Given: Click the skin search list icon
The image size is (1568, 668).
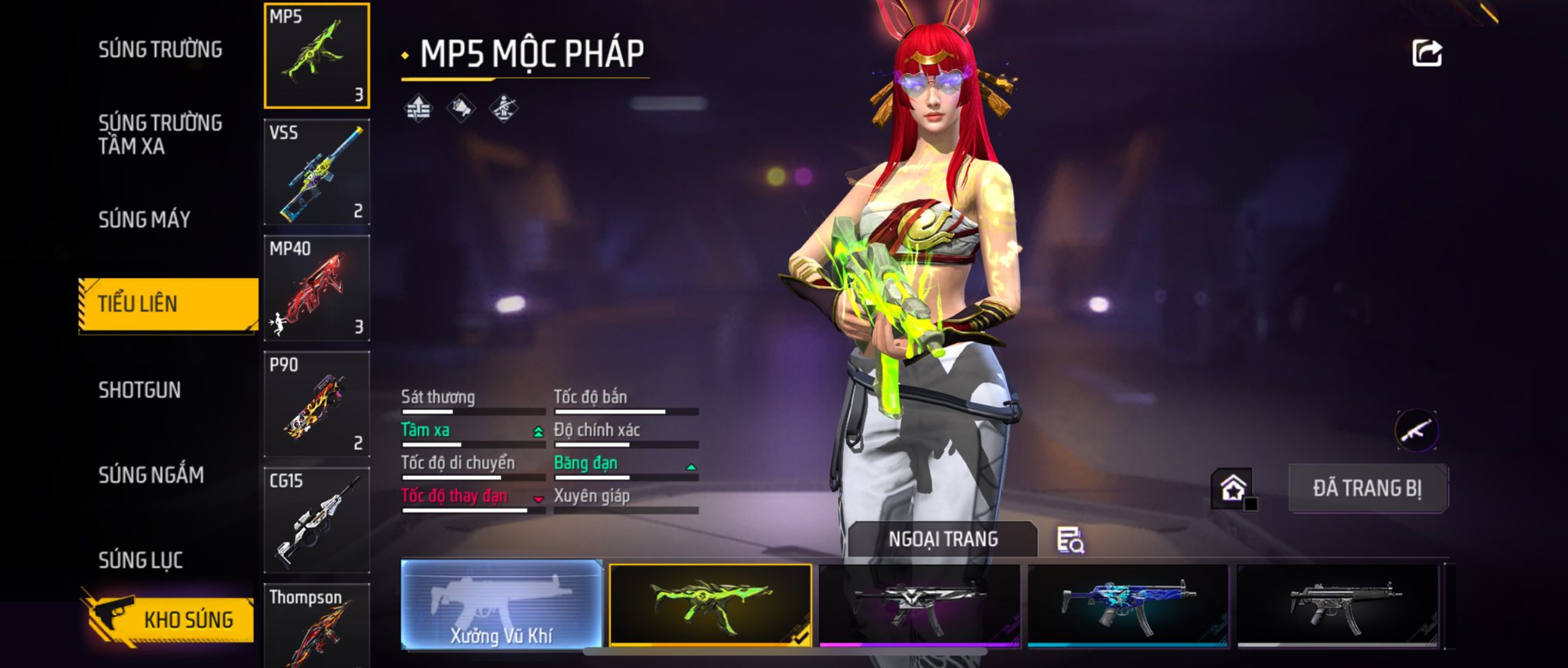Looking at the screenshot, I should (1070, 540).
